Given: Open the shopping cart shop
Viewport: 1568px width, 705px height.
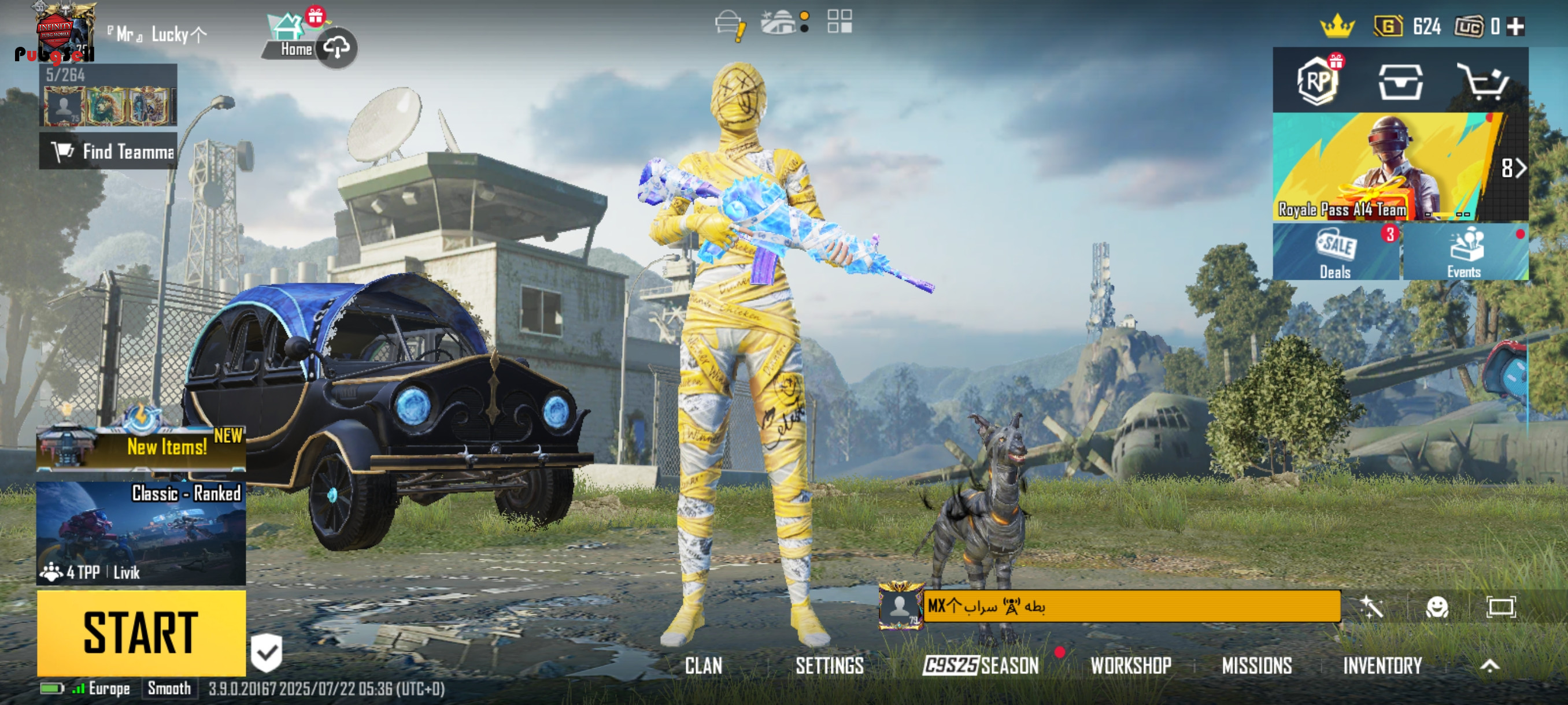Looking at the screenshot, I should pyautogui.click(x=1484, y=81).
